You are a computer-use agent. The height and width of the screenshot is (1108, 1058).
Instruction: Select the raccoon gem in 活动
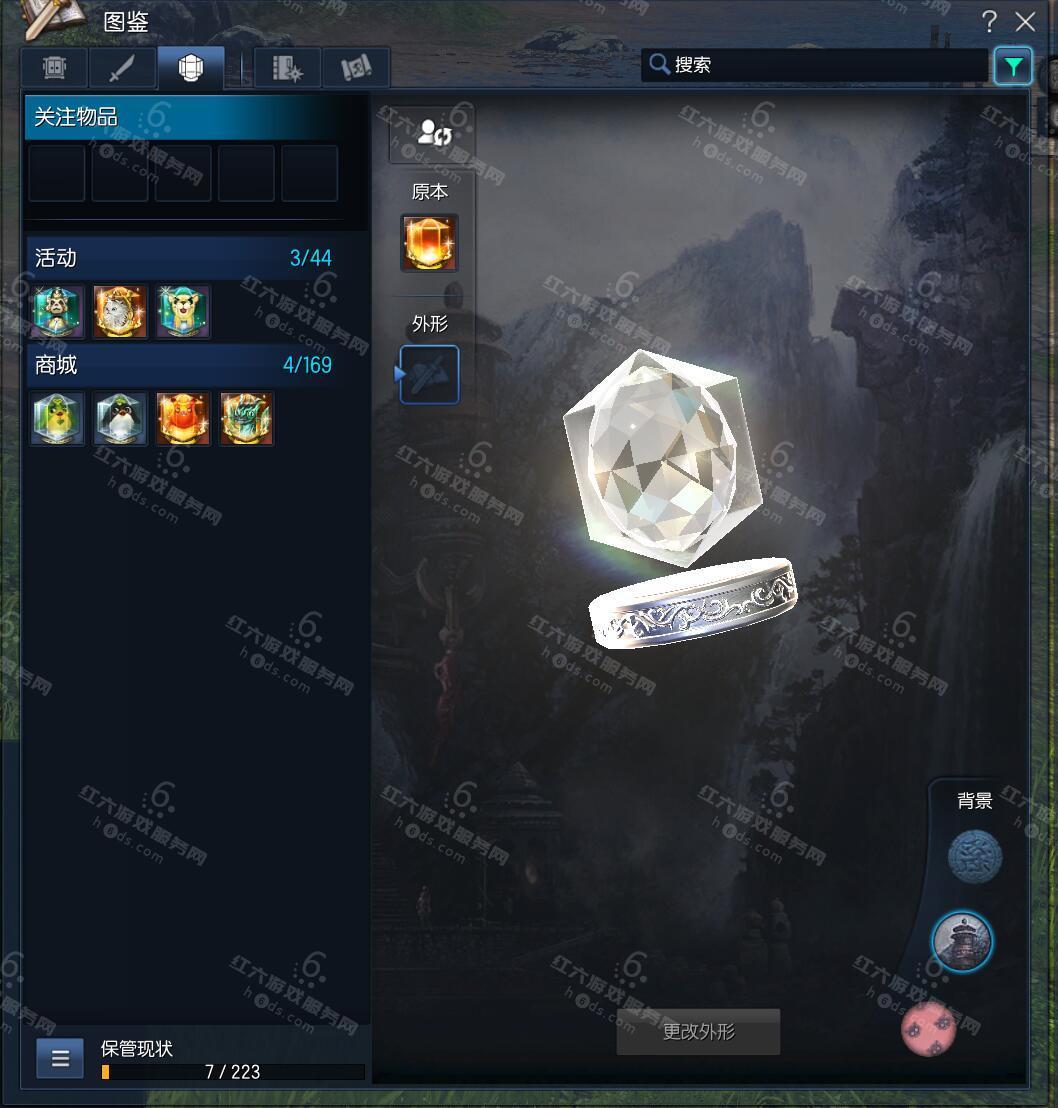[x=57, y=311]
